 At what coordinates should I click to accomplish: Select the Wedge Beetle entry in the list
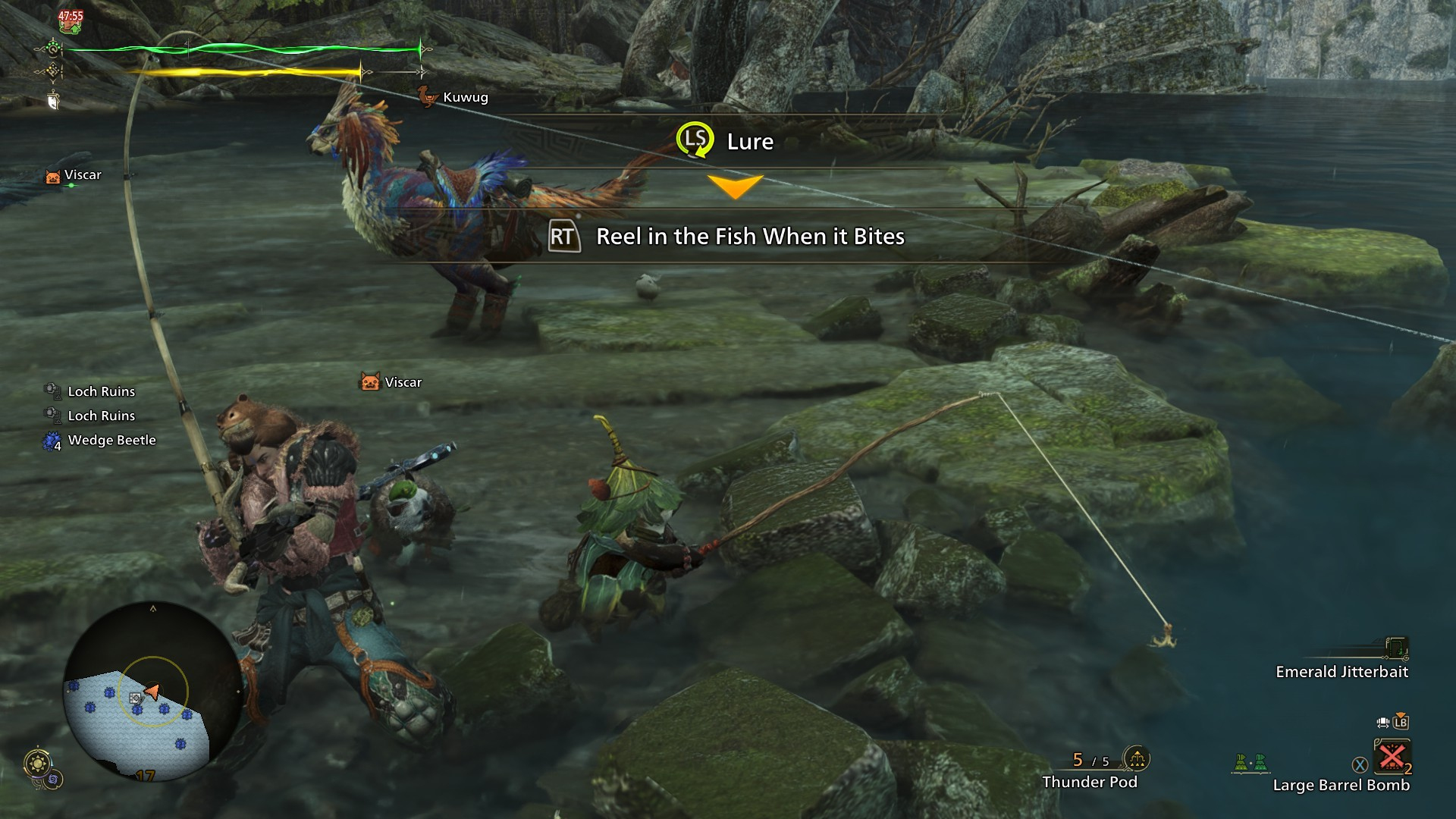click(x=111, y=441)
